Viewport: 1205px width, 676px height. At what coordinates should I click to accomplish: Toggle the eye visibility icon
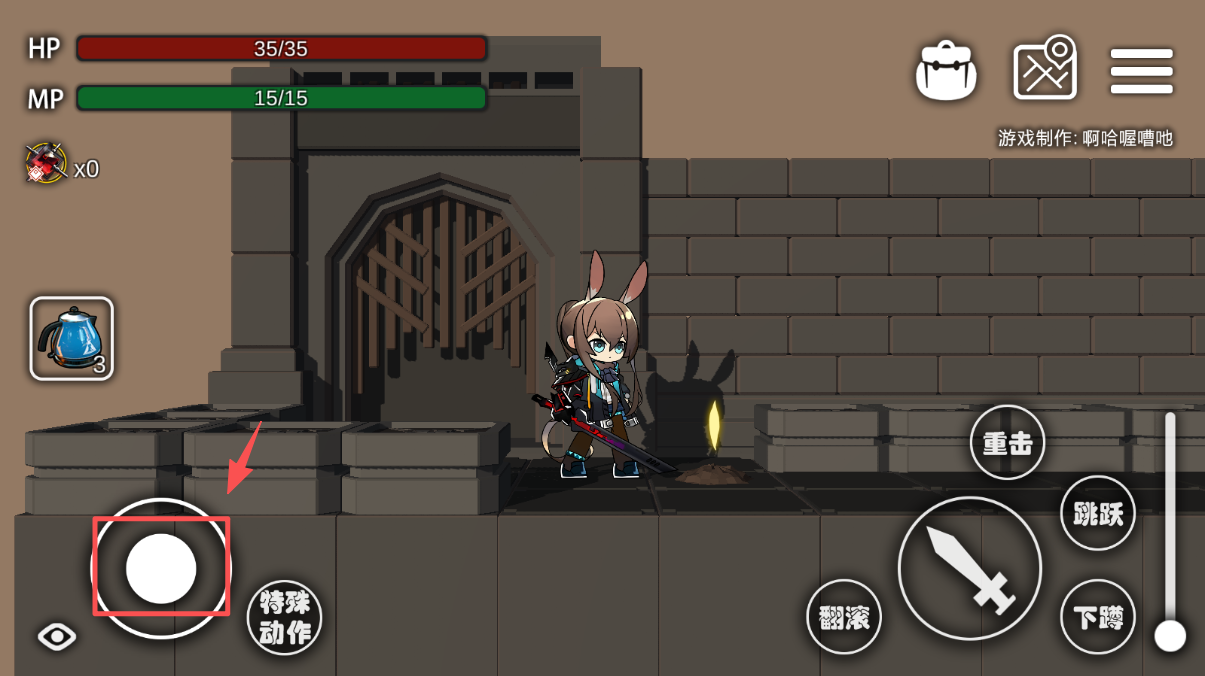click(x=57, y=636)
